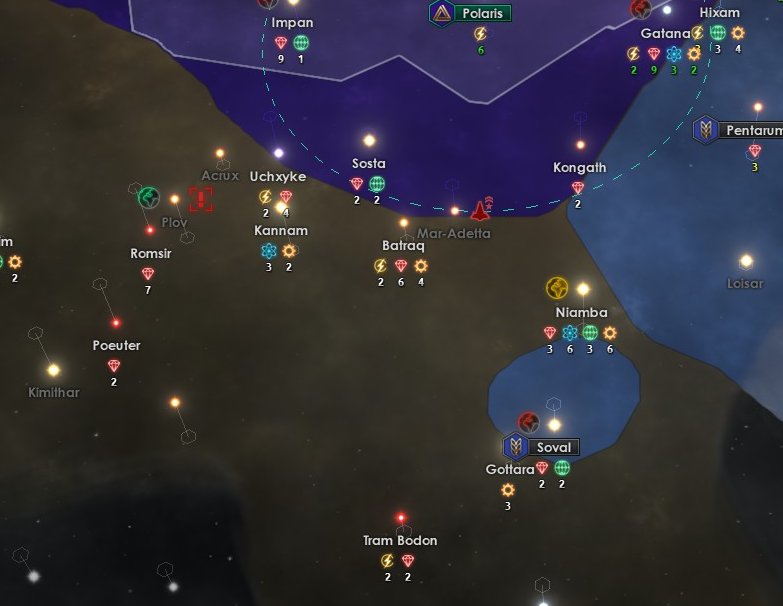Select the Kongath system label

579,168
